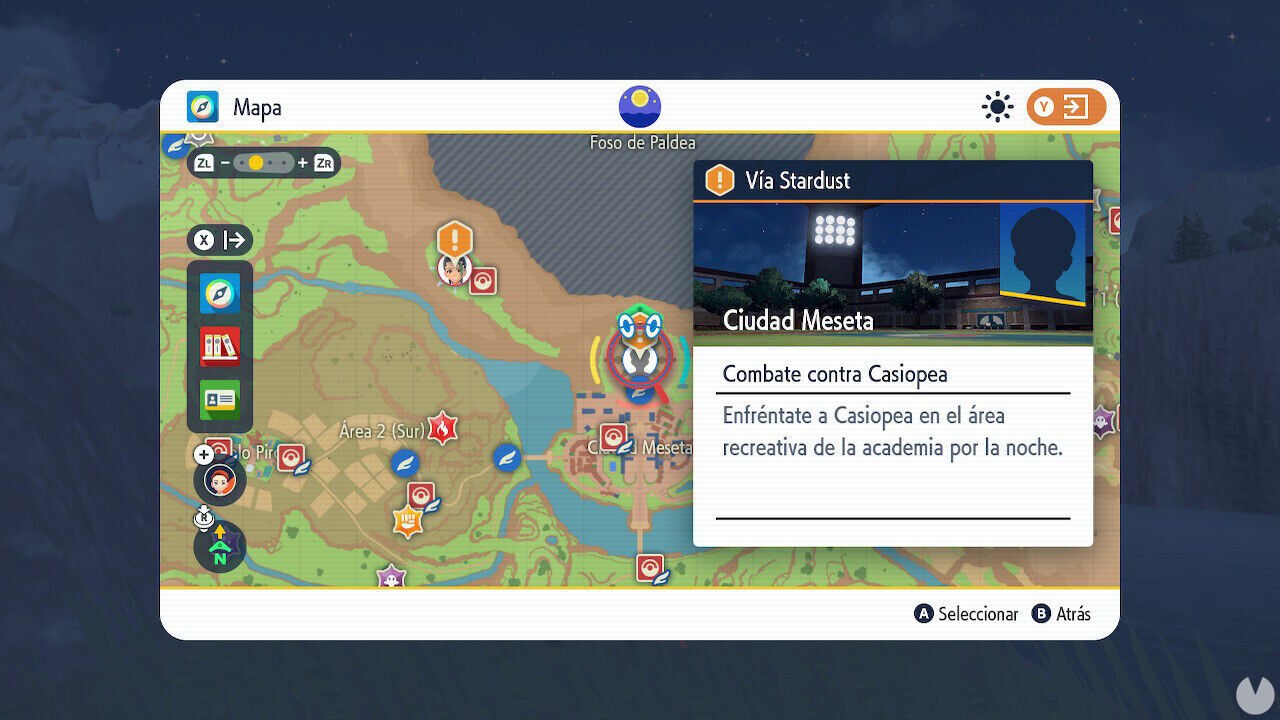Click the orange fist Team Star base marker
Viewport: 1280px width, 720px height.
[x=407, y=519]
